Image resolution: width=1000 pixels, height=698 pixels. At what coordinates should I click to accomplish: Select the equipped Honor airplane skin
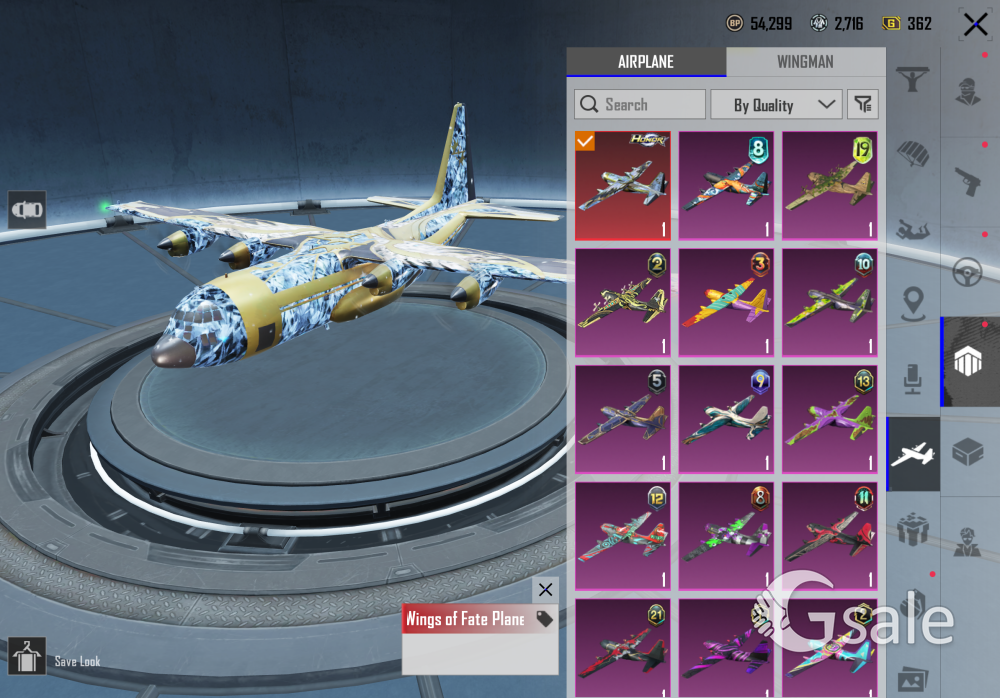tap(623, 186)
